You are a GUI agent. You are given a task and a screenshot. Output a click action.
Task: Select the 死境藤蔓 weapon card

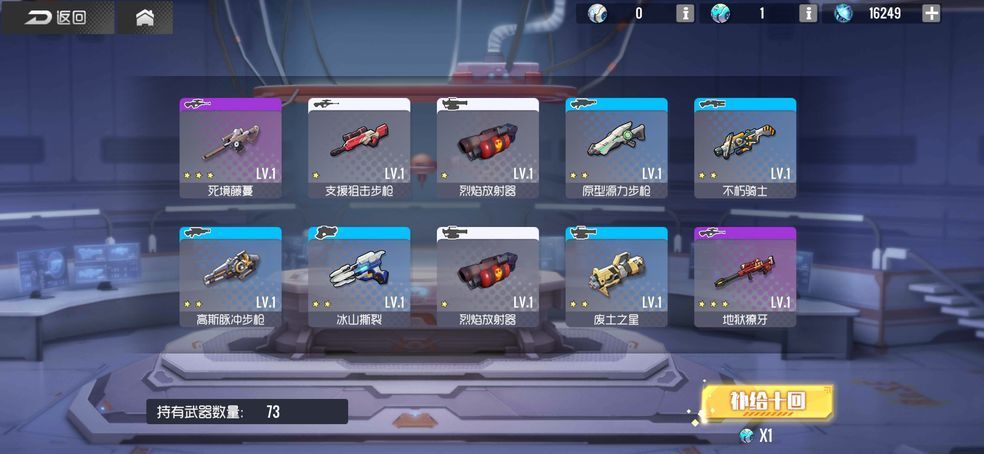[x=230, y=148]
